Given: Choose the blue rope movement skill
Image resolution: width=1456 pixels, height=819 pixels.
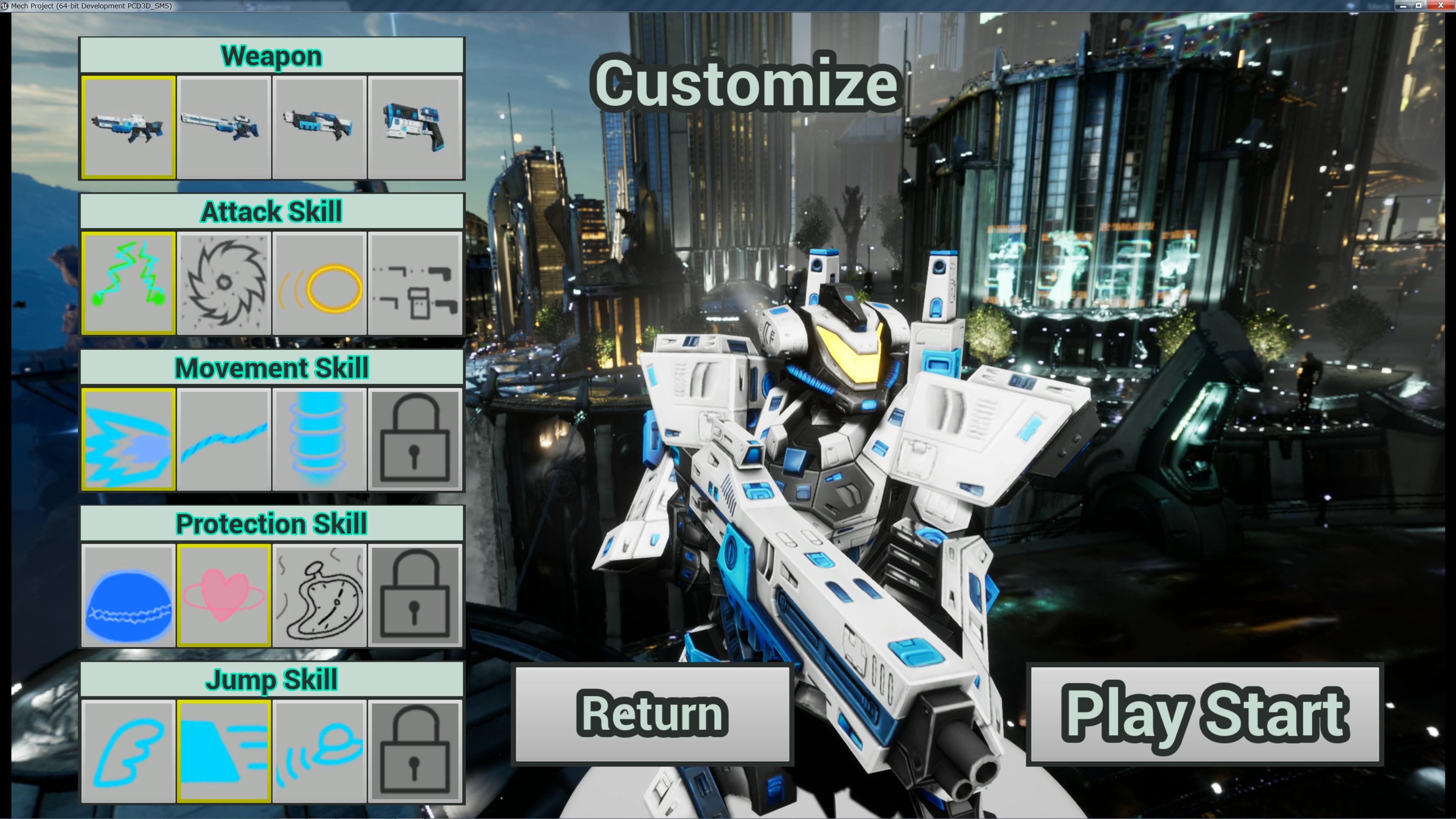Looking at the screenshot, I should coord(224,439).
